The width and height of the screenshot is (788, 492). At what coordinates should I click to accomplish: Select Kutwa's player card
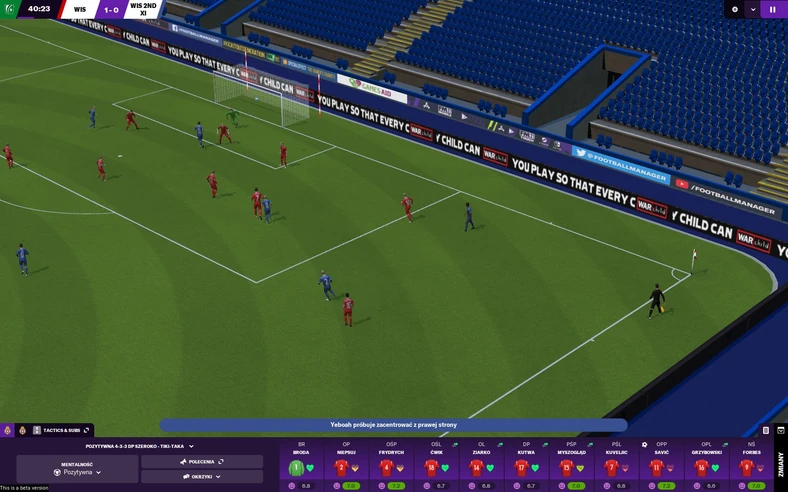tap(526, 466)
